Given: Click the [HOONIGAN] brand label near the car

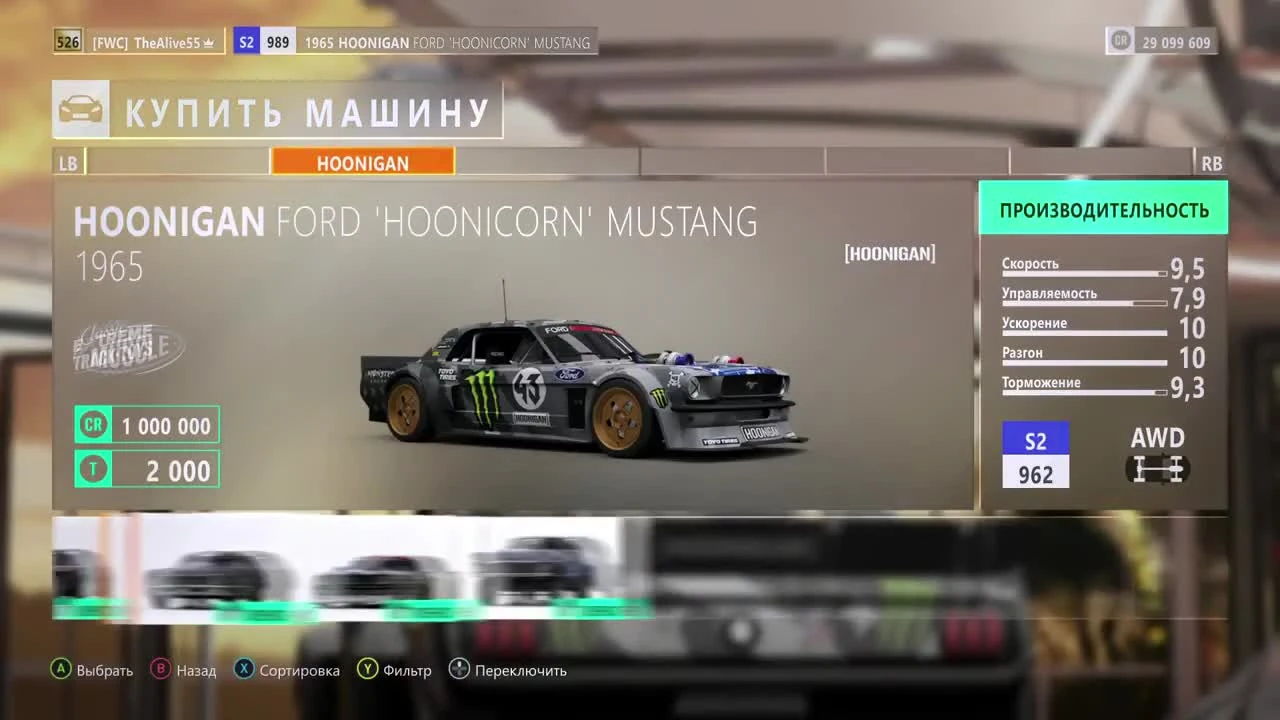Looking at the screenshot, I should [x=889, y=253].
